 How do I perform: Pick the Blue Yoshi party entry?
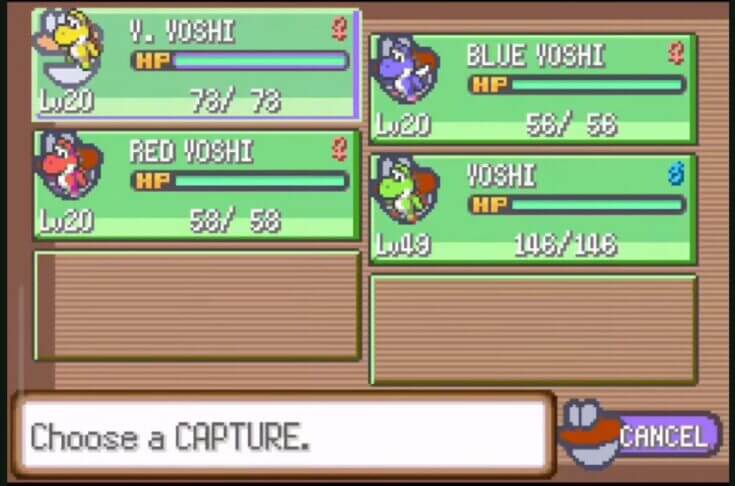pyautogui.click(x=533, y=88)
